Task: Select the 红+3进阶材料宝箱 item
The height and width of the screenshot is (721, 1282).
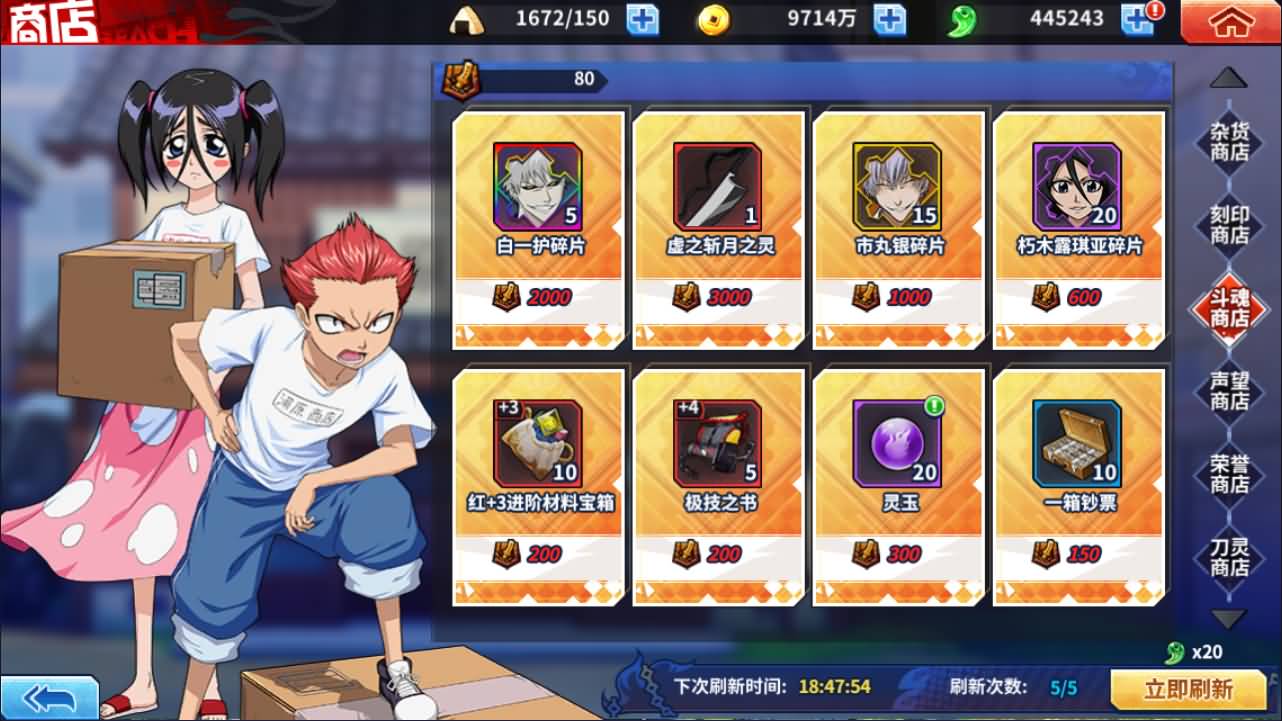Action: pyautogui.click(x=539, y=487)
